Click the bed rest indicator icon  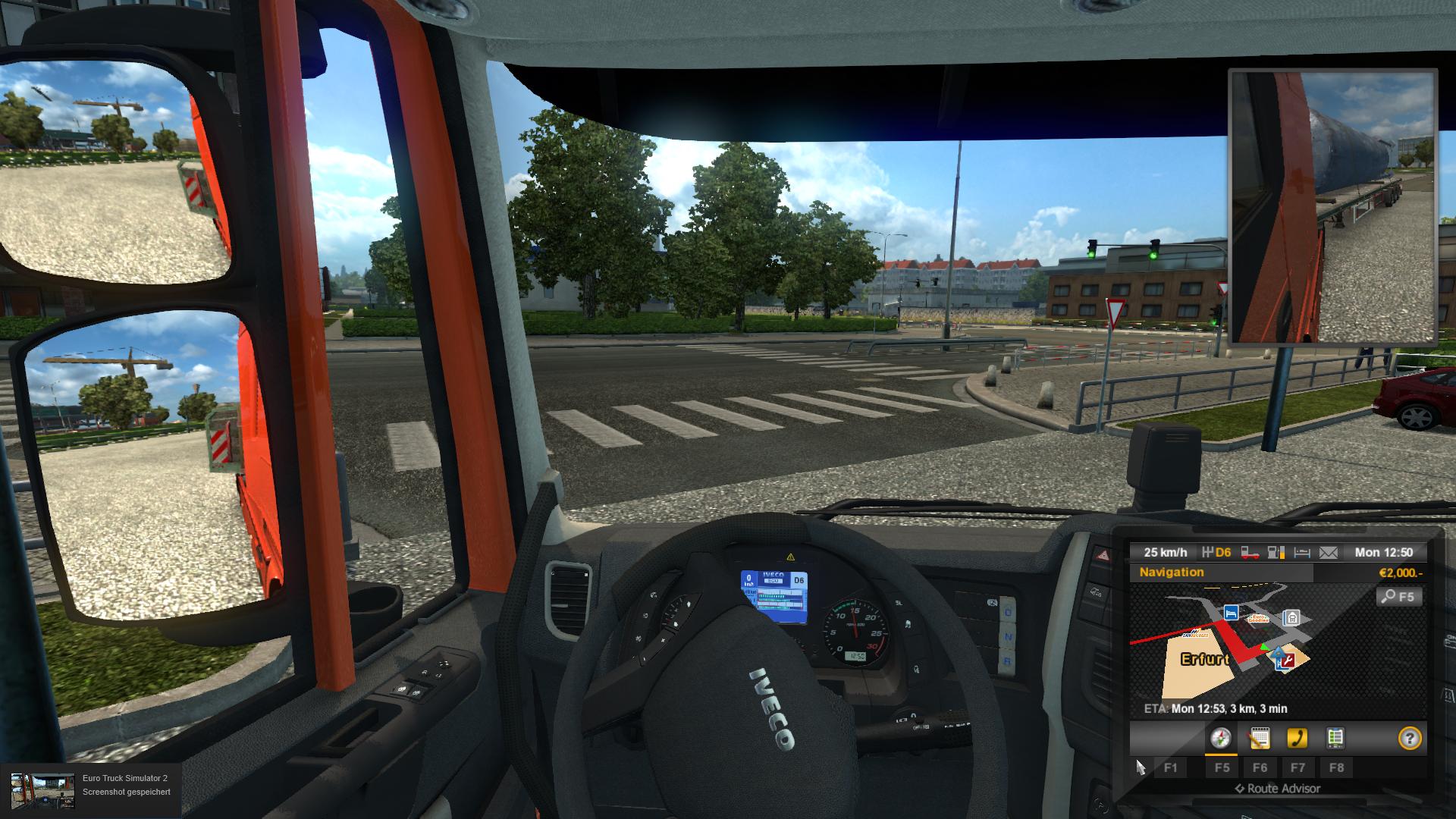click(x=1302, y=553)
